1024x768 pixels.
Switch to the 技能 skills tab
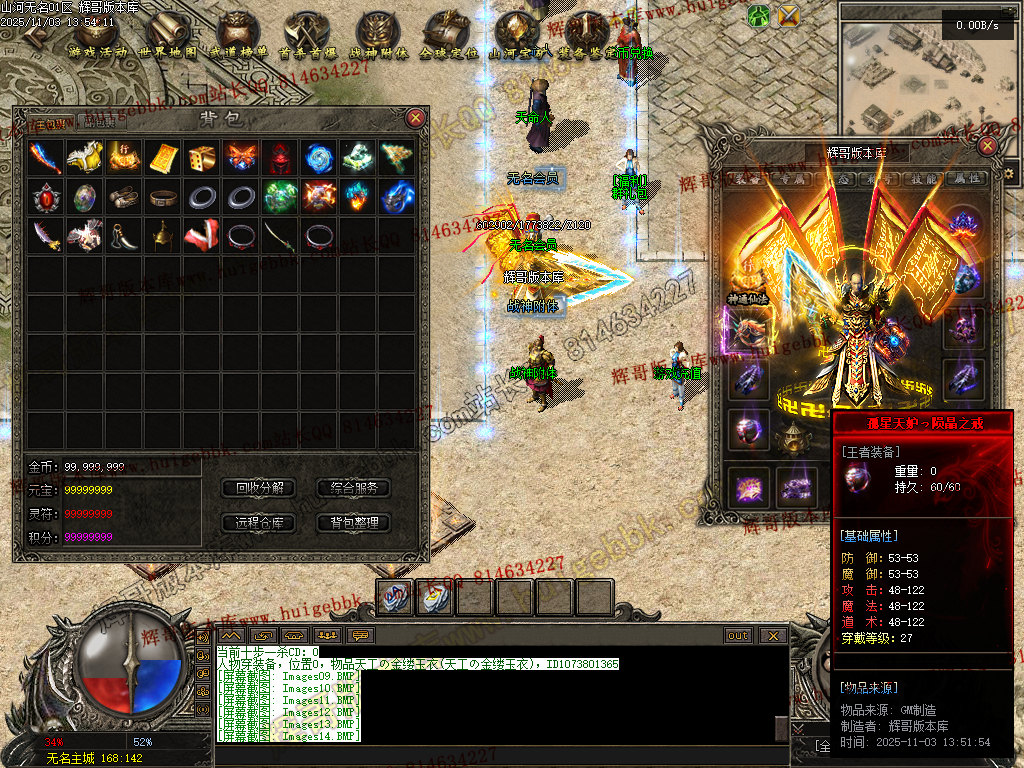tap(924, 179)
